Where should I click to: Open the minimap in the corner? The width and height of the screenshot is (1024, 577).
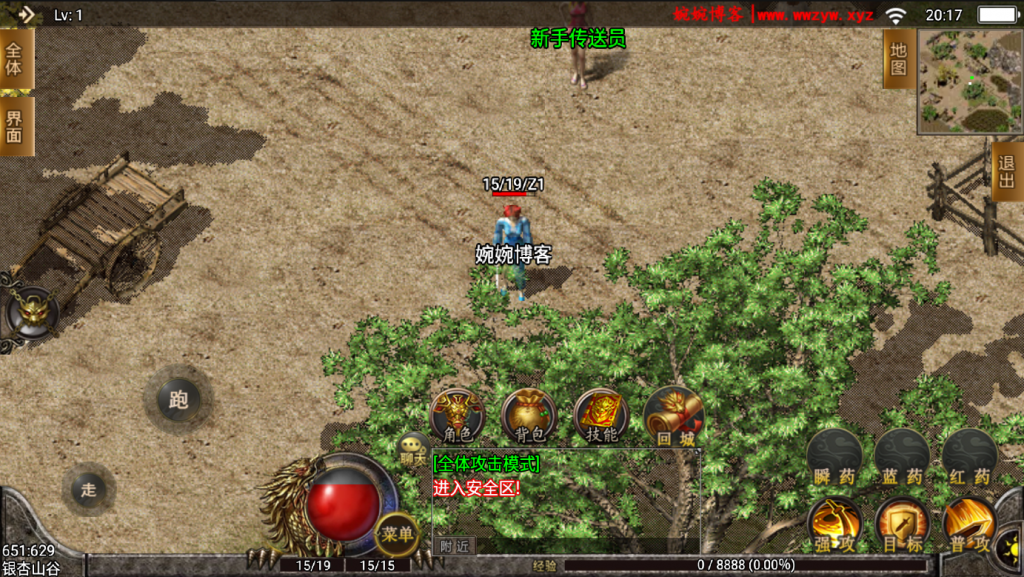pos(970,82)
